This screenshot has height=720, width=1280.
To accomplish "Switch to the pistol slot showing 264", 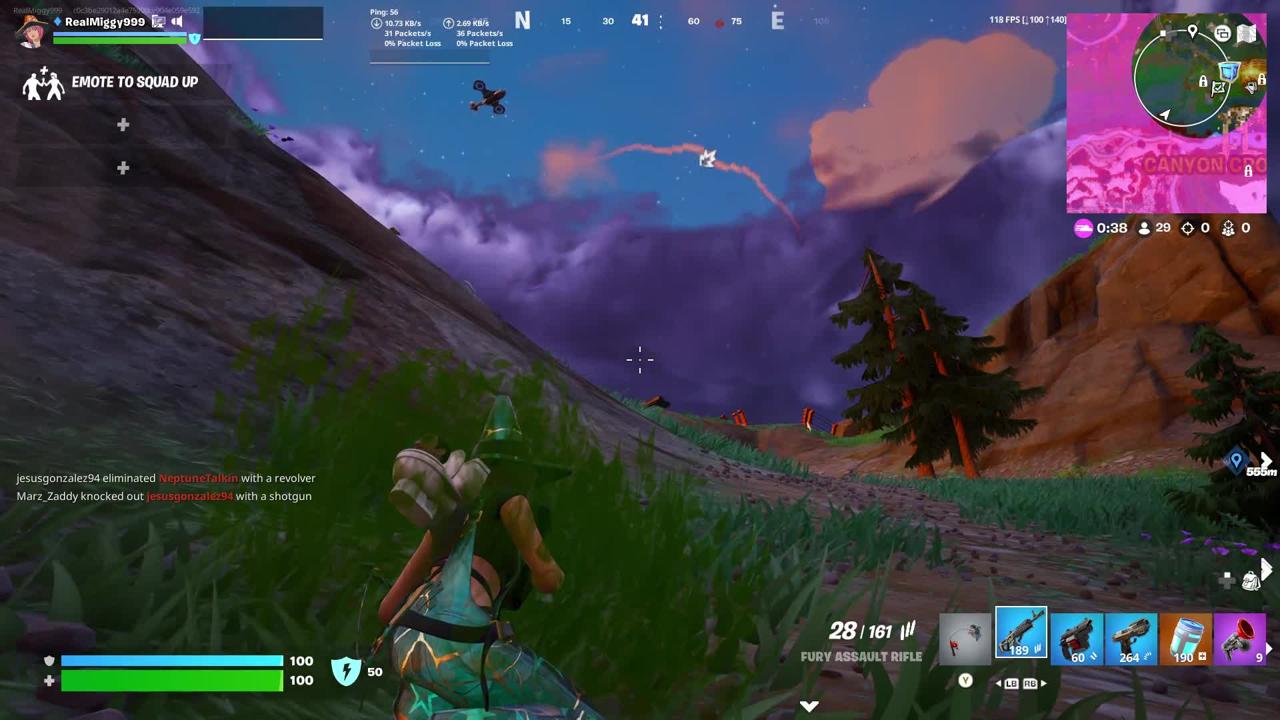I will [x=1130, y=638].
